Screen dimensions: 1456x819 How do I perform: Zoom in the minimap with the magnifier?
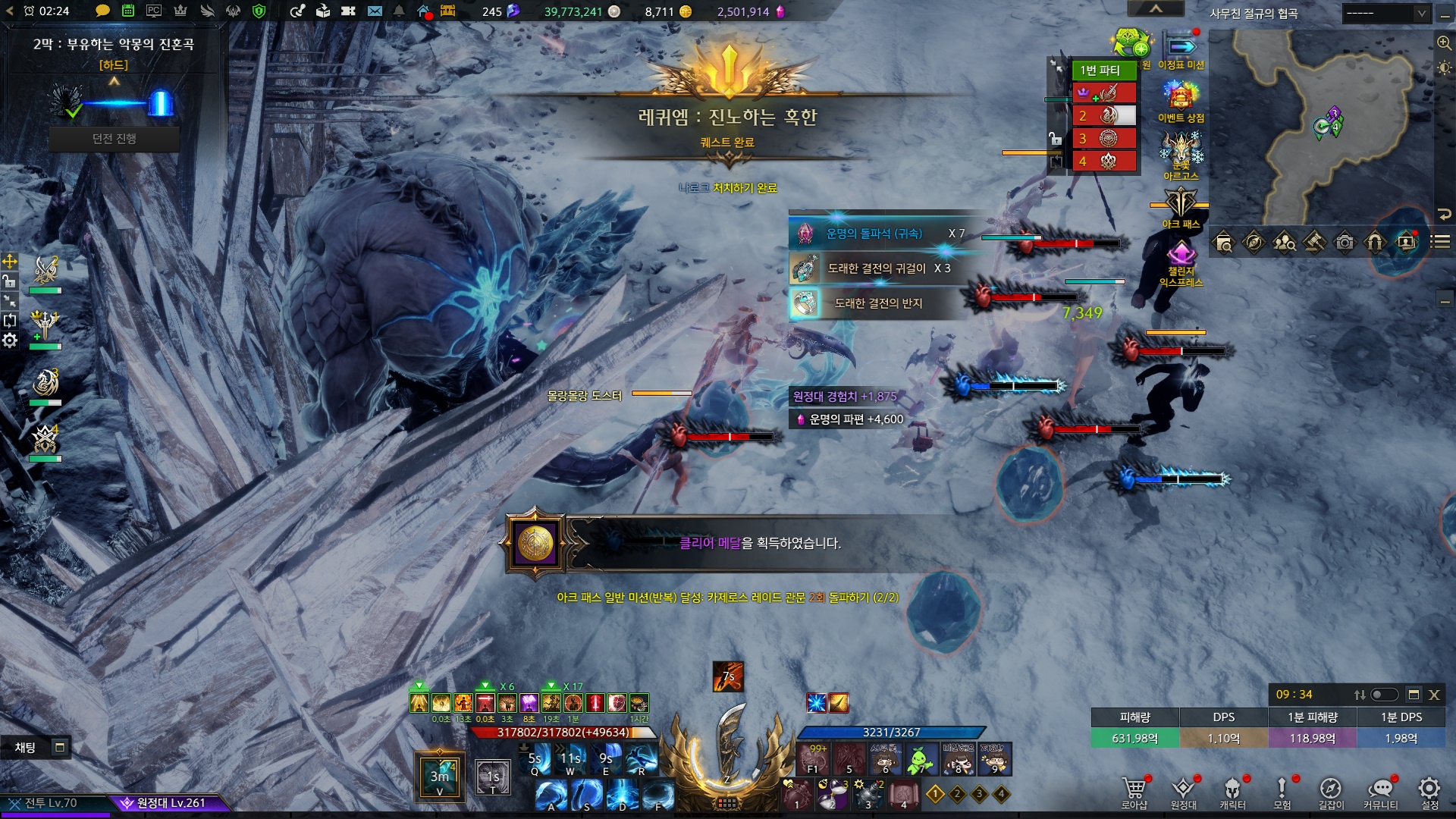1444,43
